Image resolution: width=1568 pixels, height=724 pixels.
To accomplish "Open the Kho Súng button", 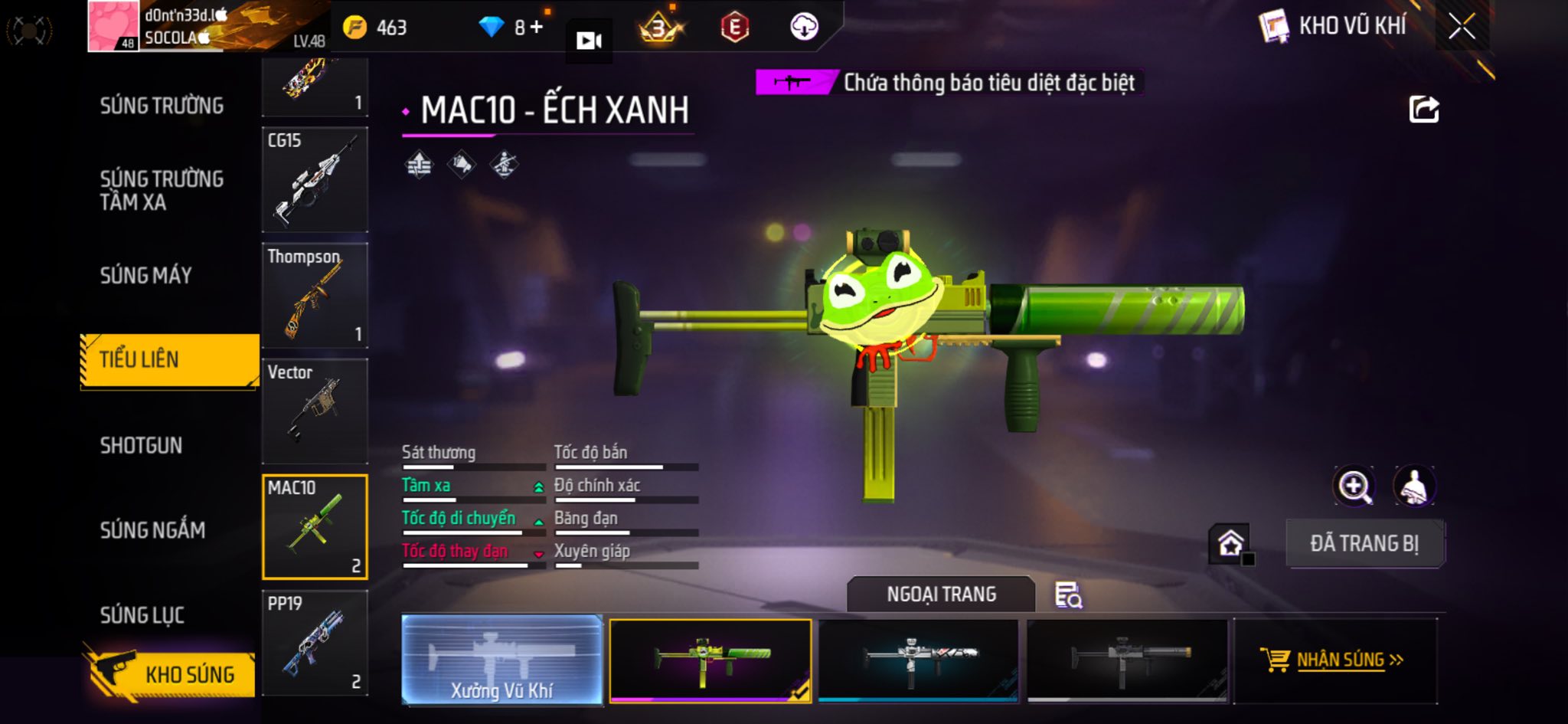I will [x=170, y=673].
